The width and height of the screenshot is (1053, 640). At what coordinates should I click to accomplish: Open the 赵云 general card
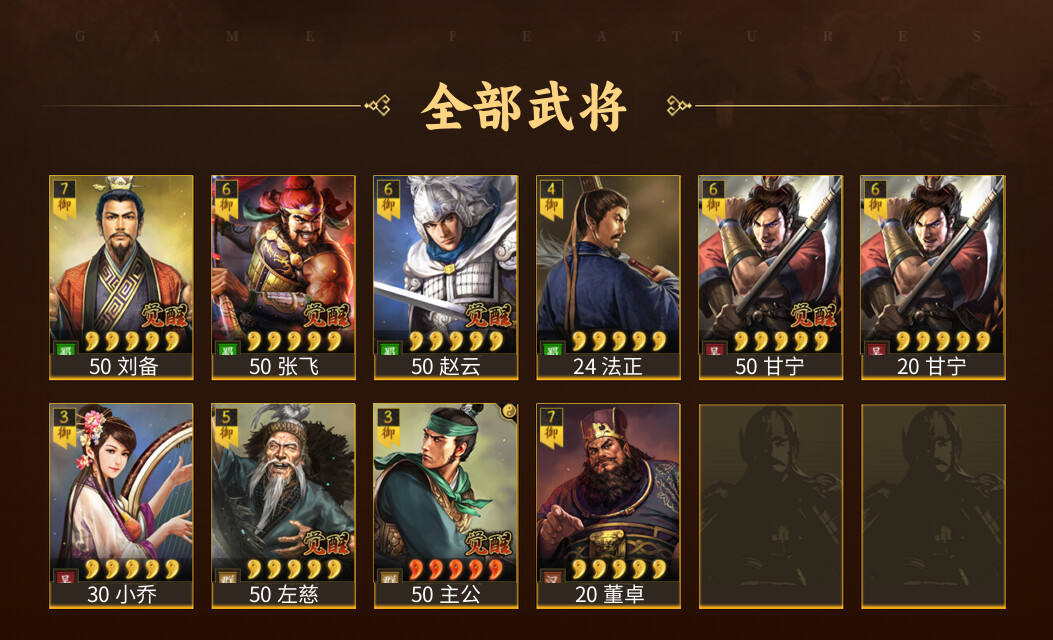445,276
